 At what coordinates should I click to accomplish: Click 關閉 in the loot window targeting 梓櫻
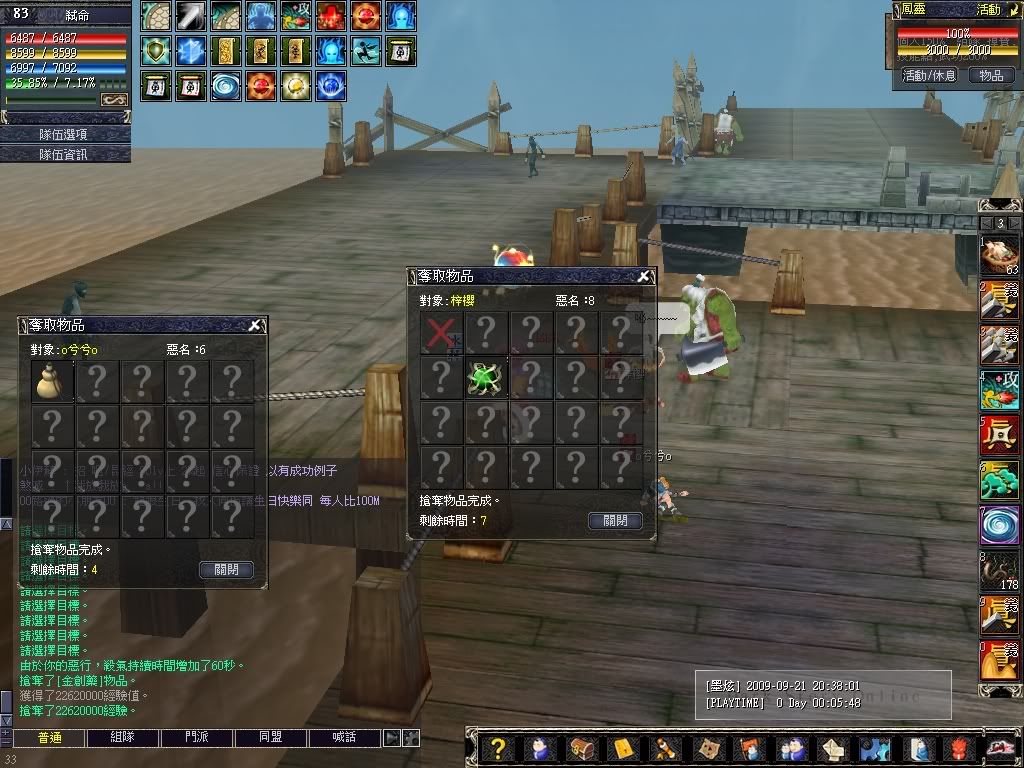point(615,520)
